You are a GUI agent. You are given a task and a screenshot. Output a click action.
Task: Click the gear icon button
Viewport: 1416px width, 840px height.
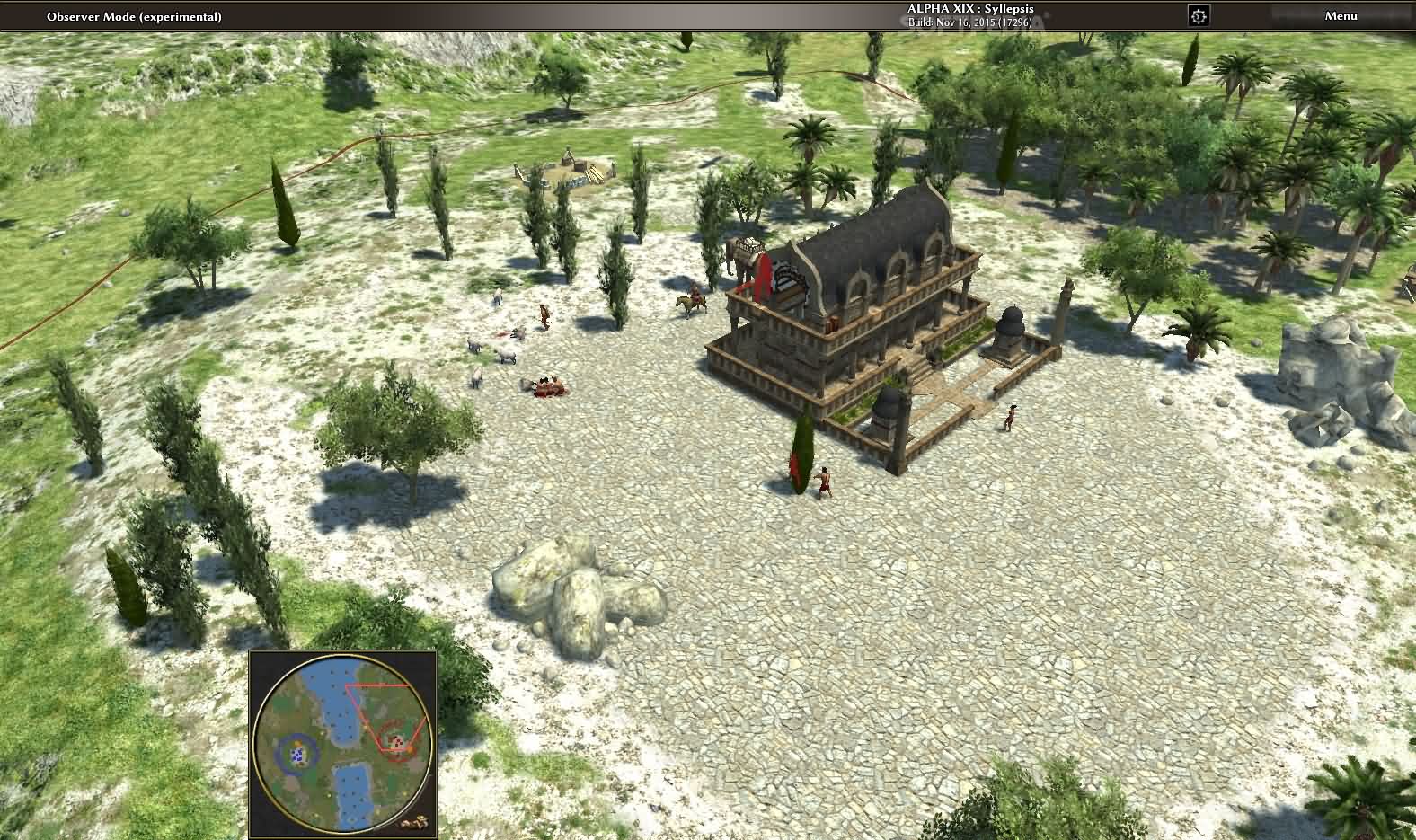(x=1198, y=16)
